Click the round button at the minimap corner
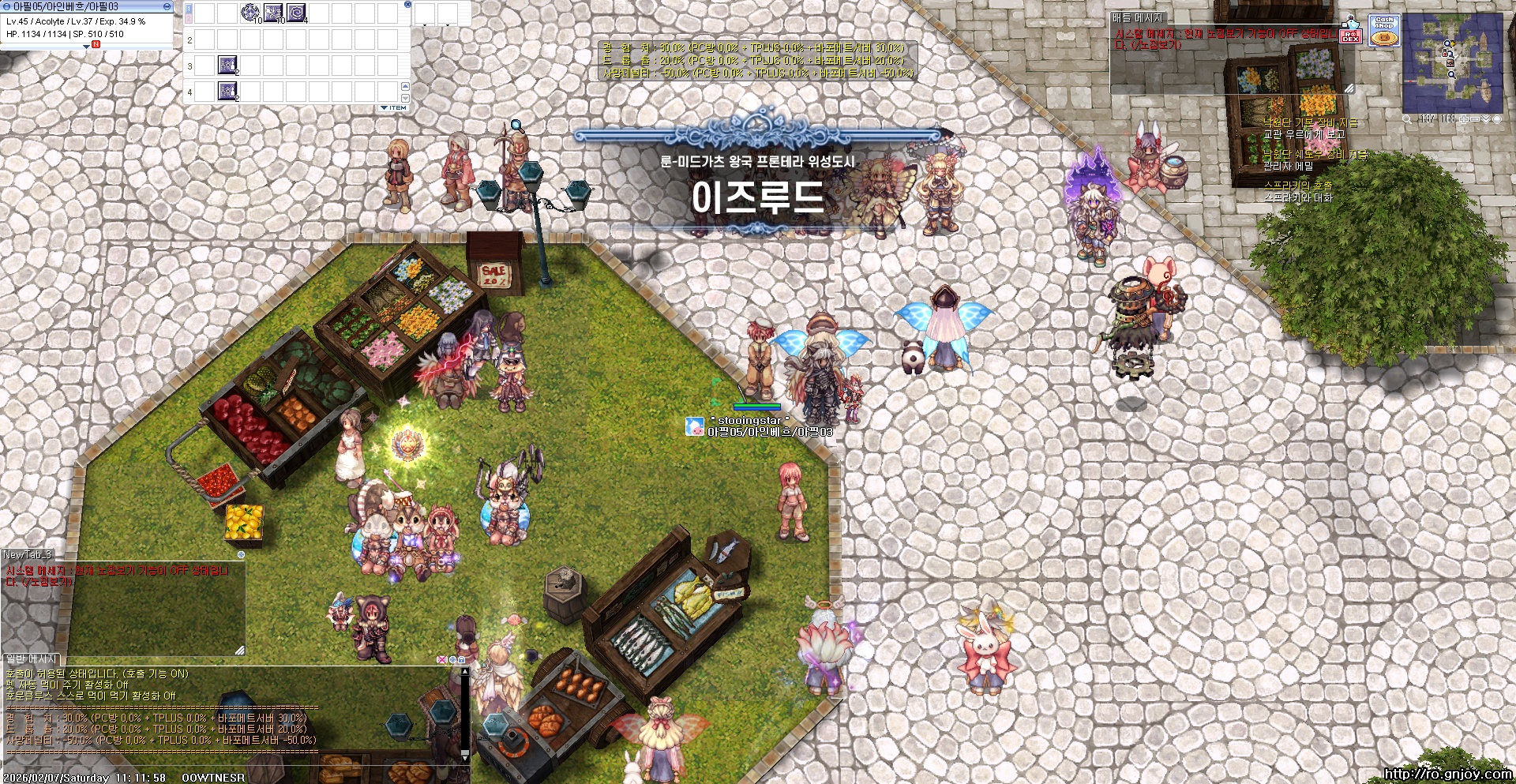 click(x=1496, y=119)
